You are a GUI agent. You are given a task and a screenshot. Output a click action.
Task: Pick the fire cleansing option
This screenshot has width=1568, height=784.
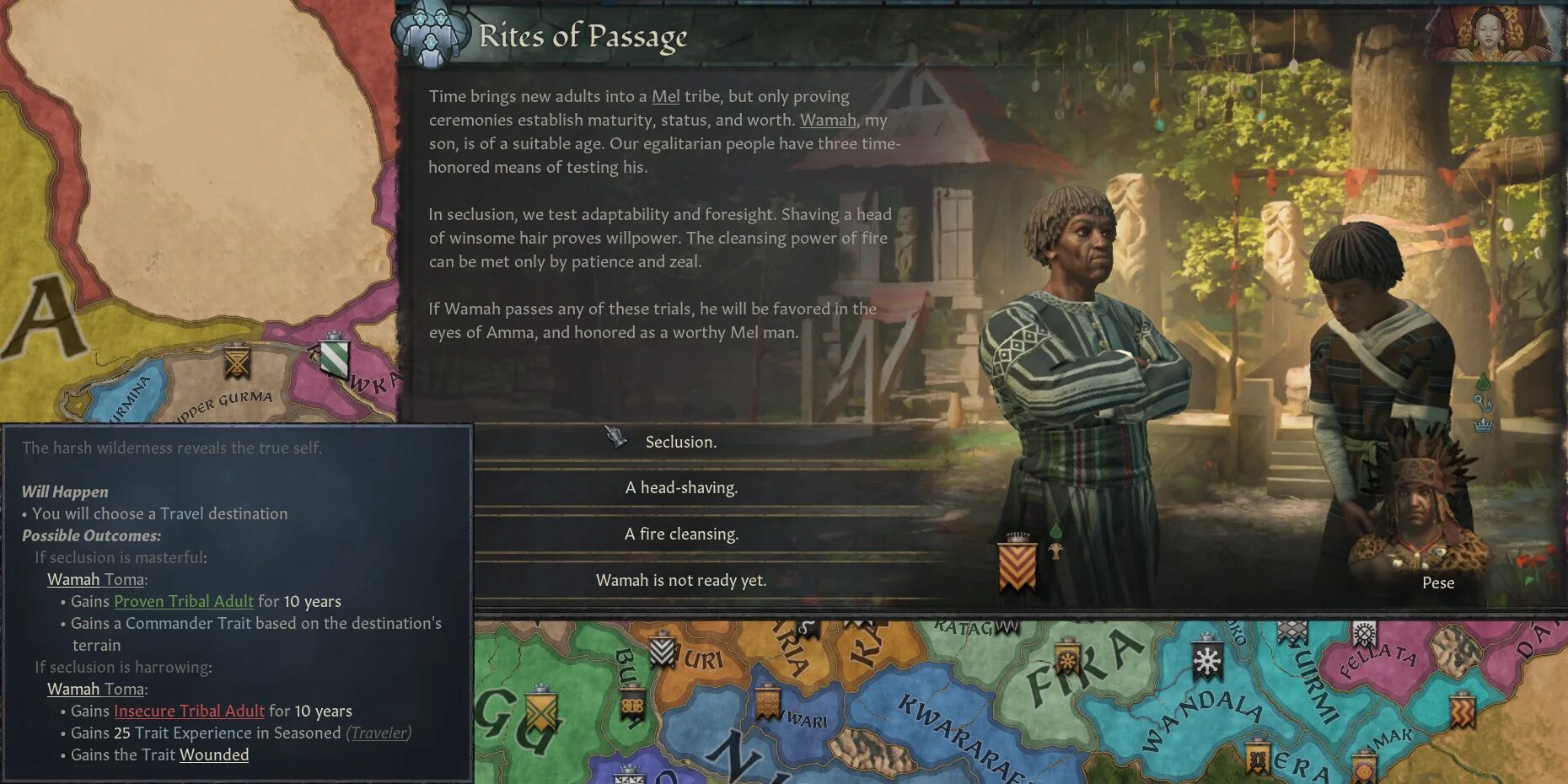click(x=681, y=534)
